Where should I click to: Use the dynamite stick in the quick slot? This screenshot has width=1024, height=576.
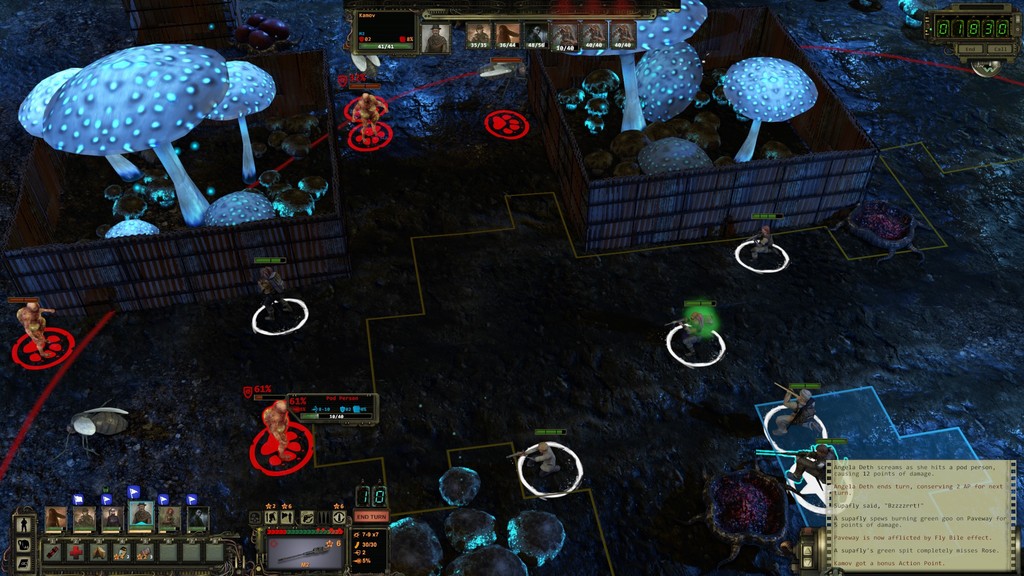pyautogui.click(x=52, y=551)
